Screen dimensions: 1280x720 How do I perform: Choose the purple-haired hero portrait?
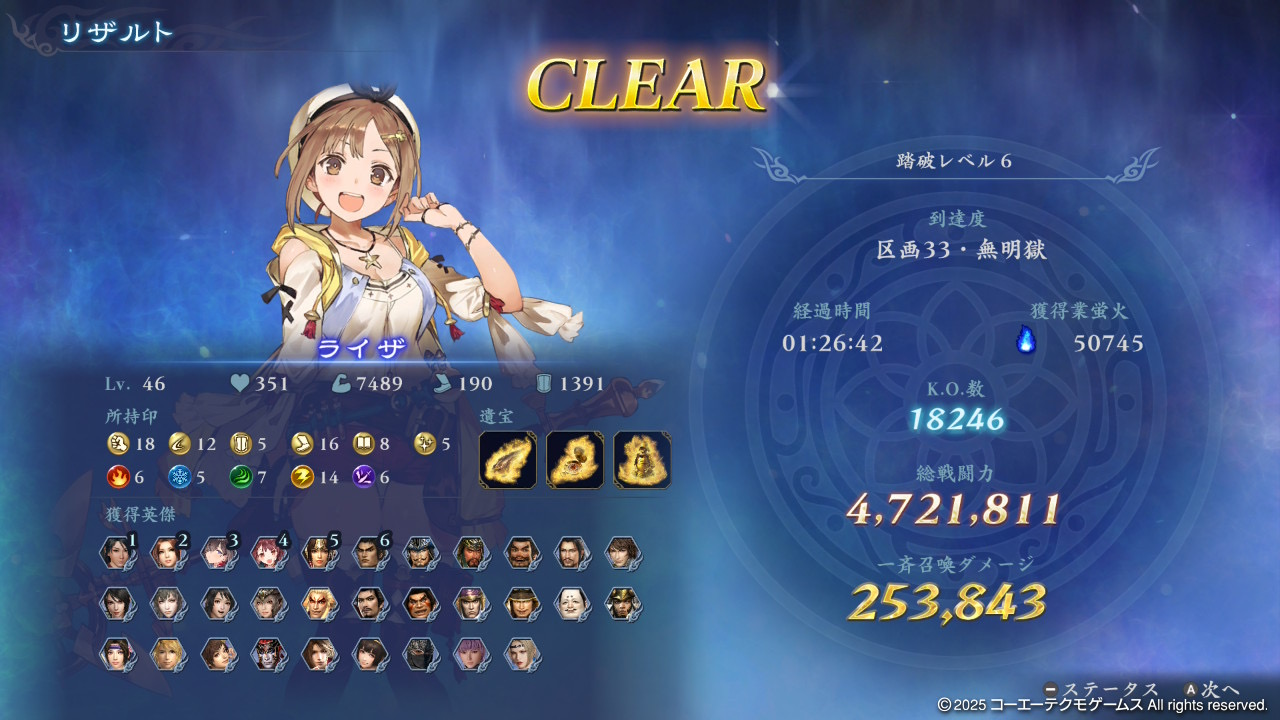tap(470, 654)
